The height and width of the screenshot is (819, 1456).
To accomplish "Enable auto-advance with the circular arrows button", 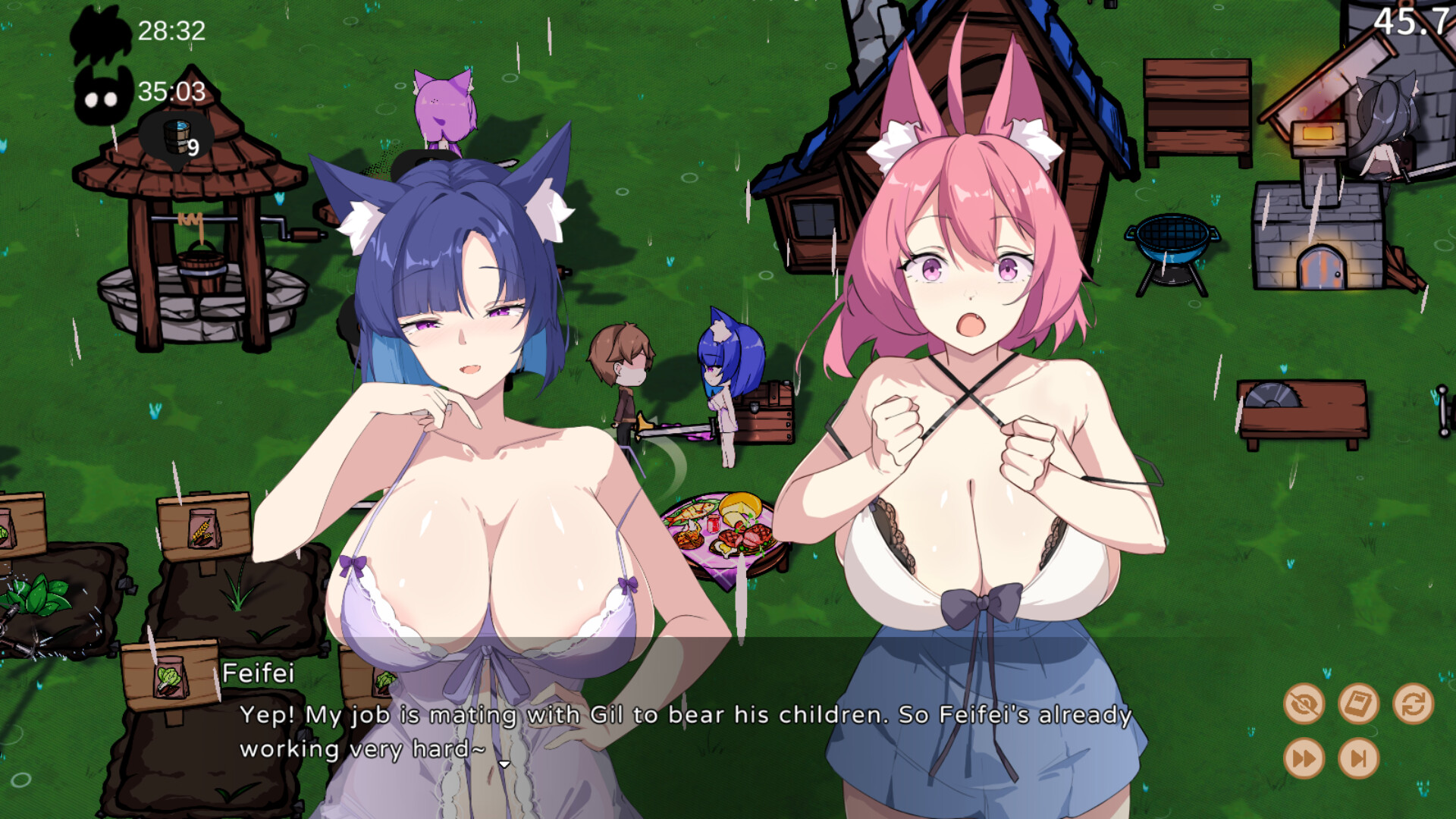I will (x=1412, y=704).
